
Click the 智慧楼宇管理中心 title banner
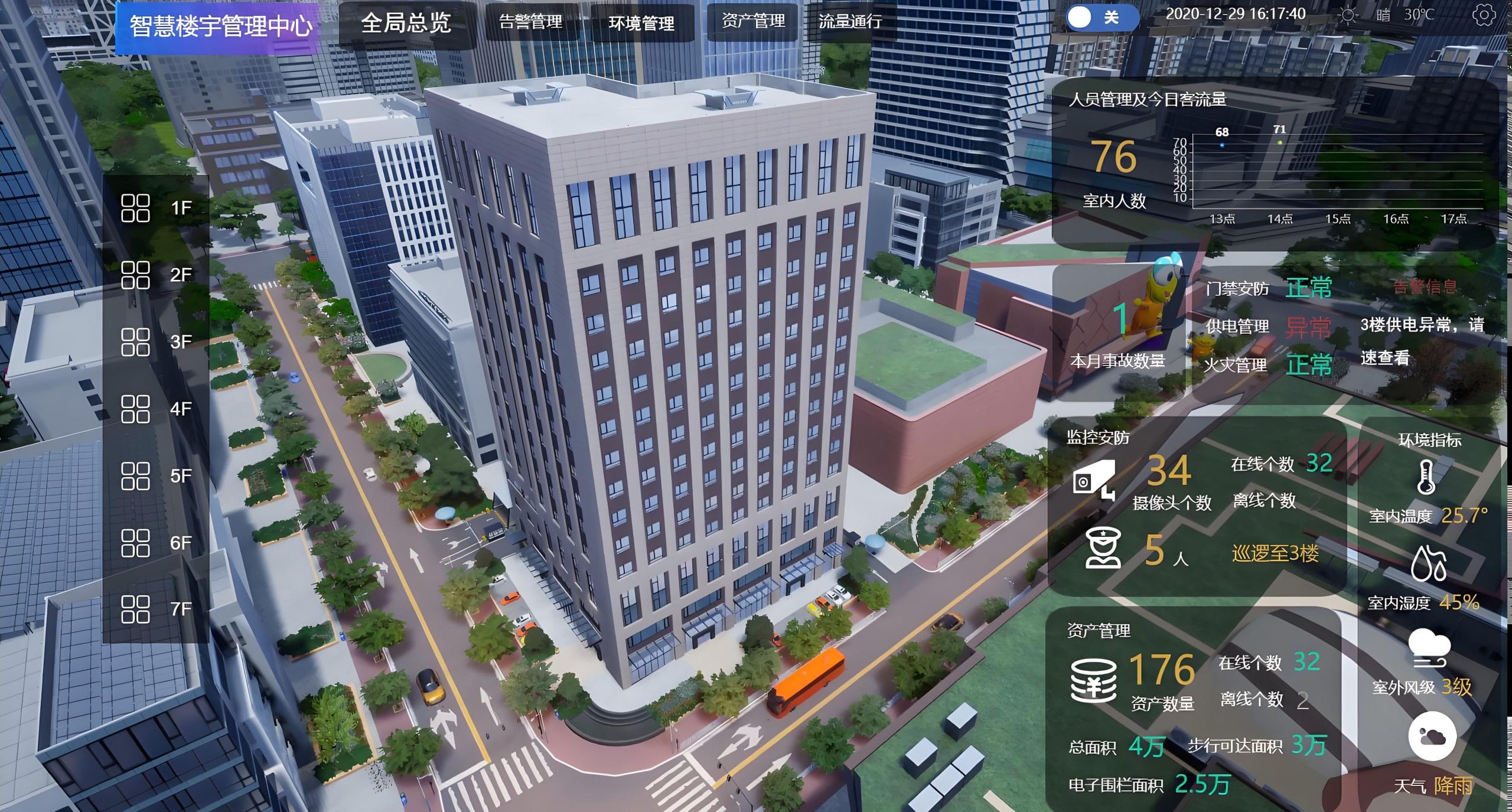(x=220, y=27)
